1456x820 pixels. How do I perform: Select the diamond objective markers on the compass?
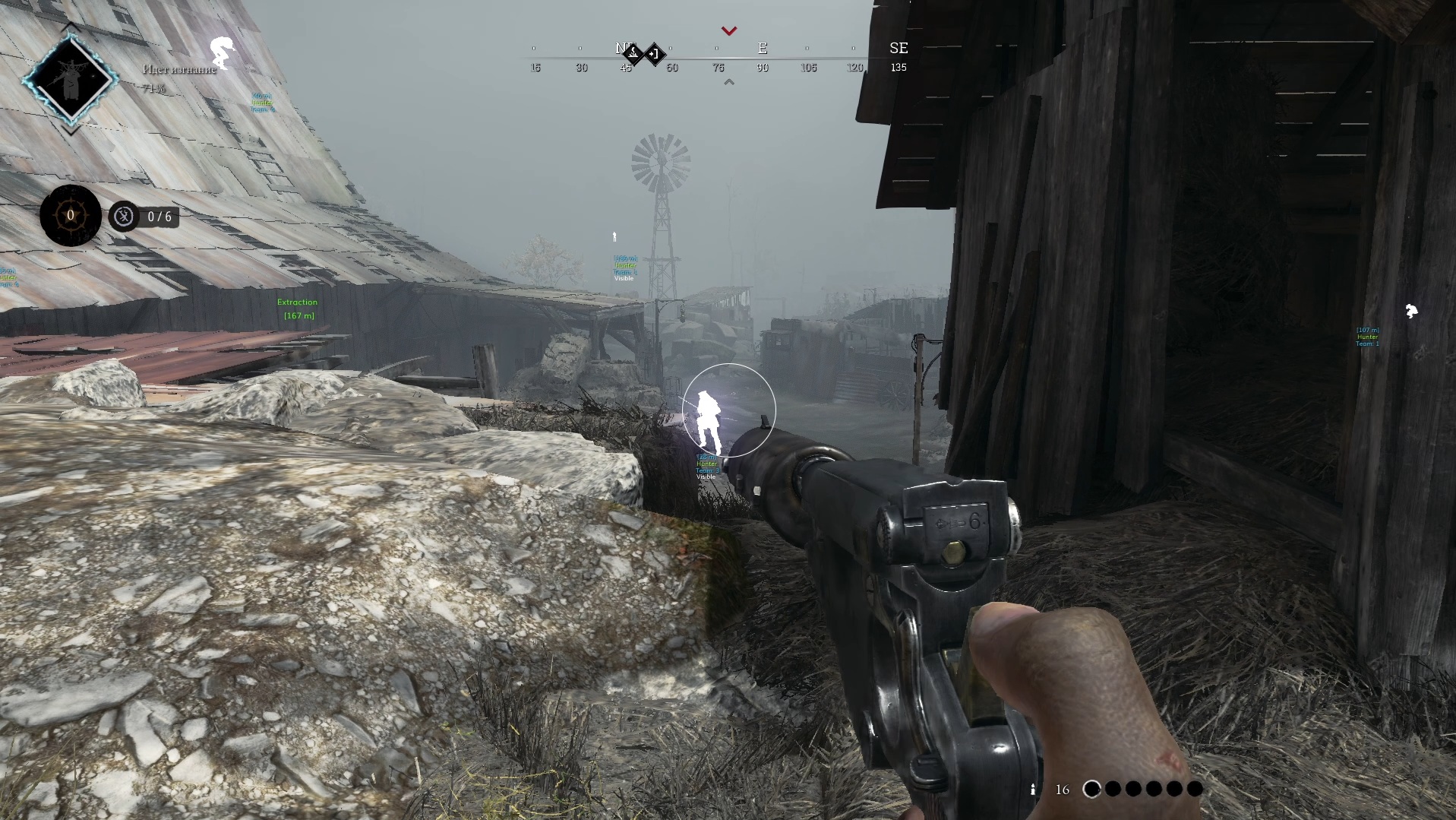(644, 54)
